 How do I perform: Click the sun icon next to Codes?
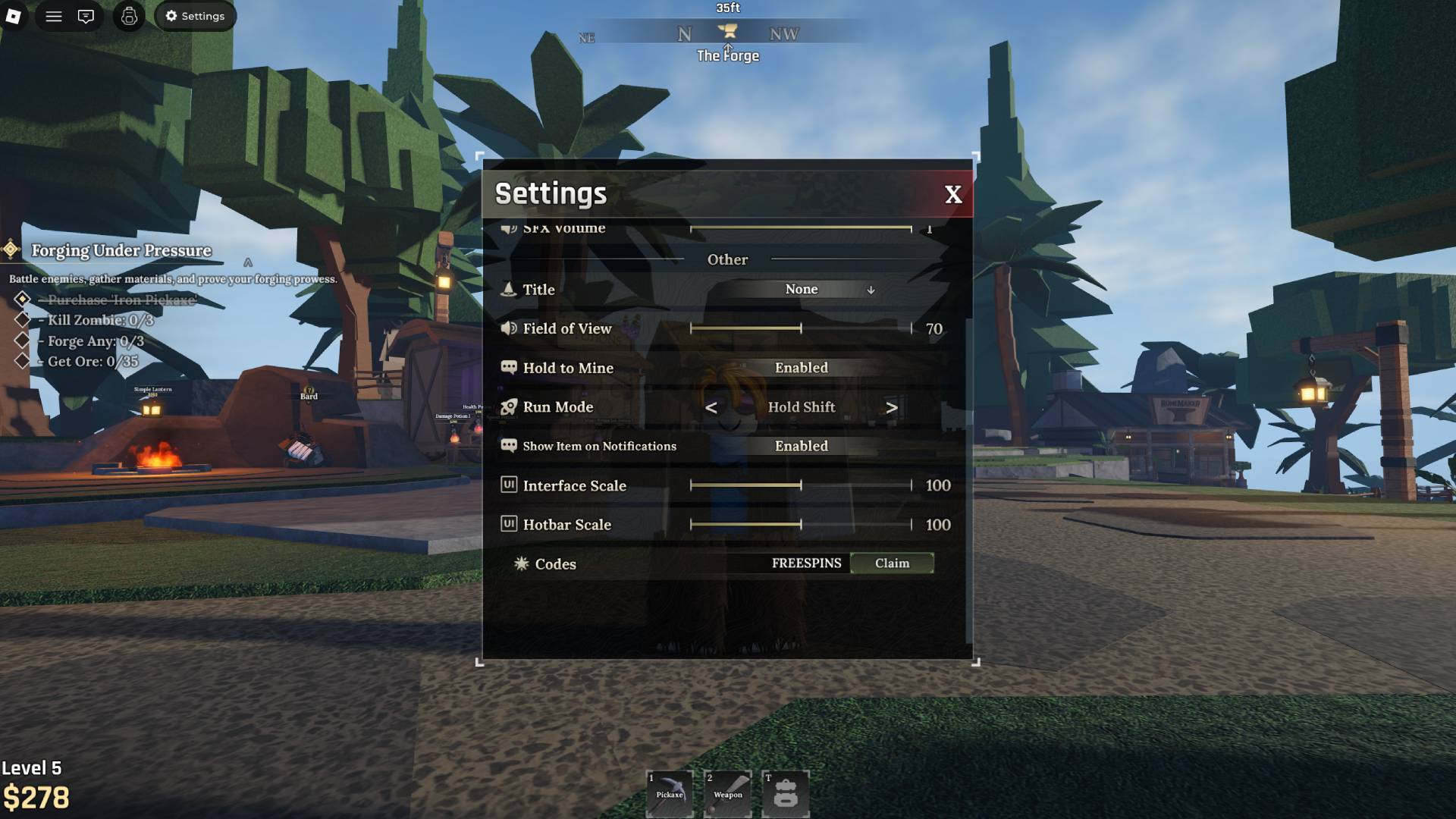point(521,563)
